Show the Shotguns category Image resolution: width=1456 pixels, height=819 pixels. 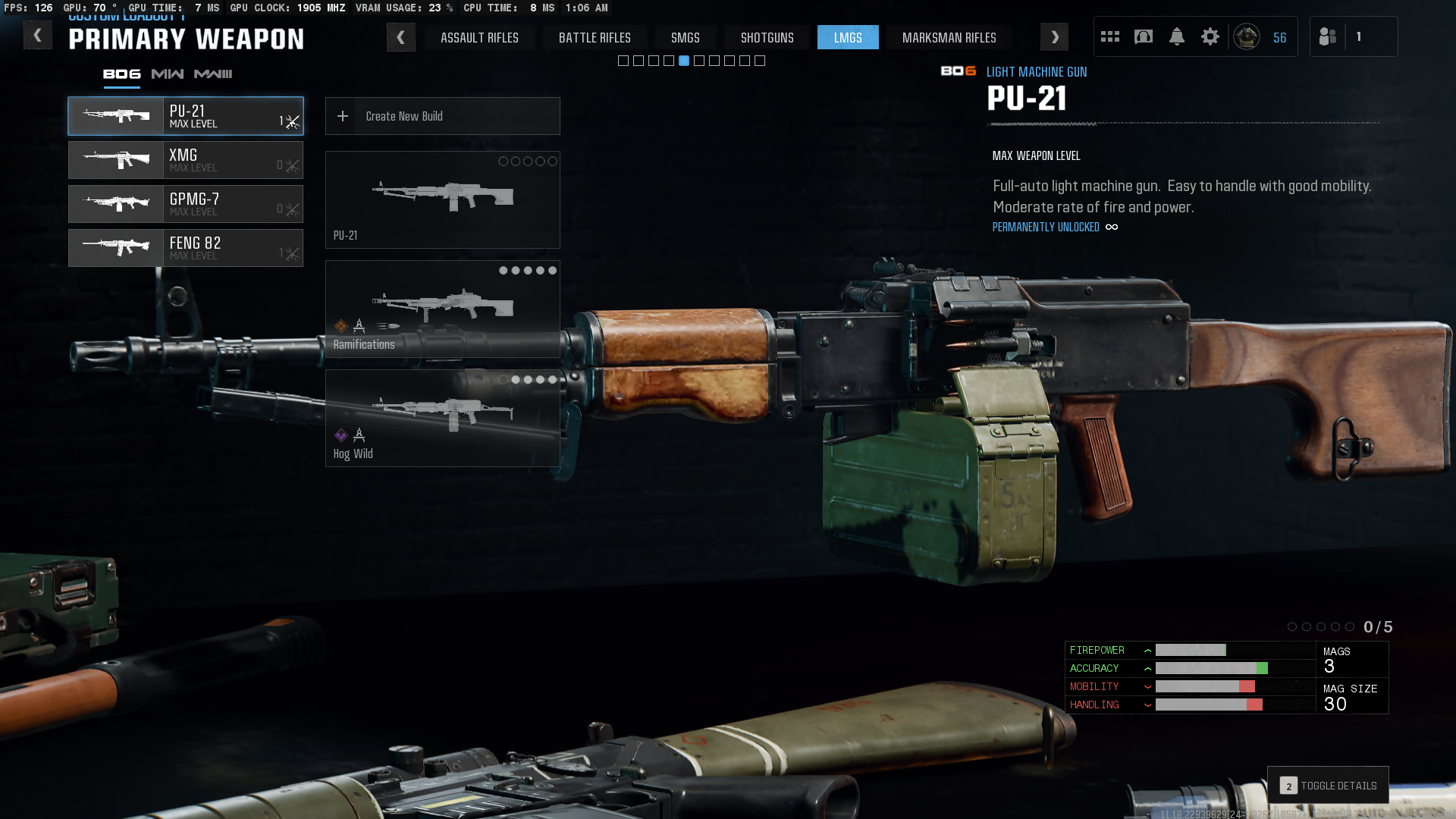pos(767,37)
